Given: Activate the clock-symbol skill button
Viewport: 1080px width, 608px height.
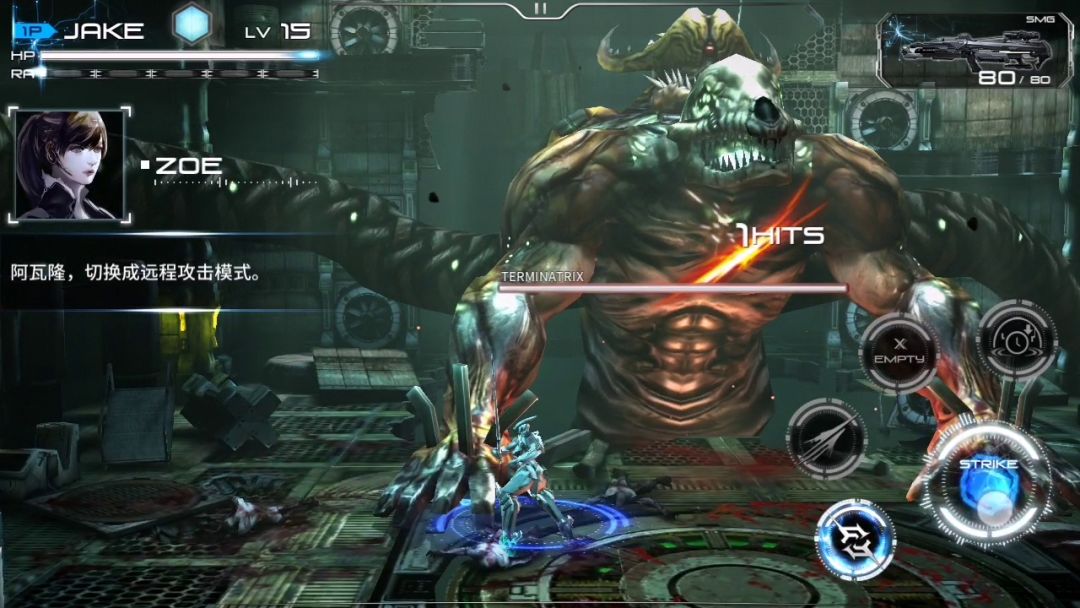Looking at the screenshot, I should pos(1016,339).
